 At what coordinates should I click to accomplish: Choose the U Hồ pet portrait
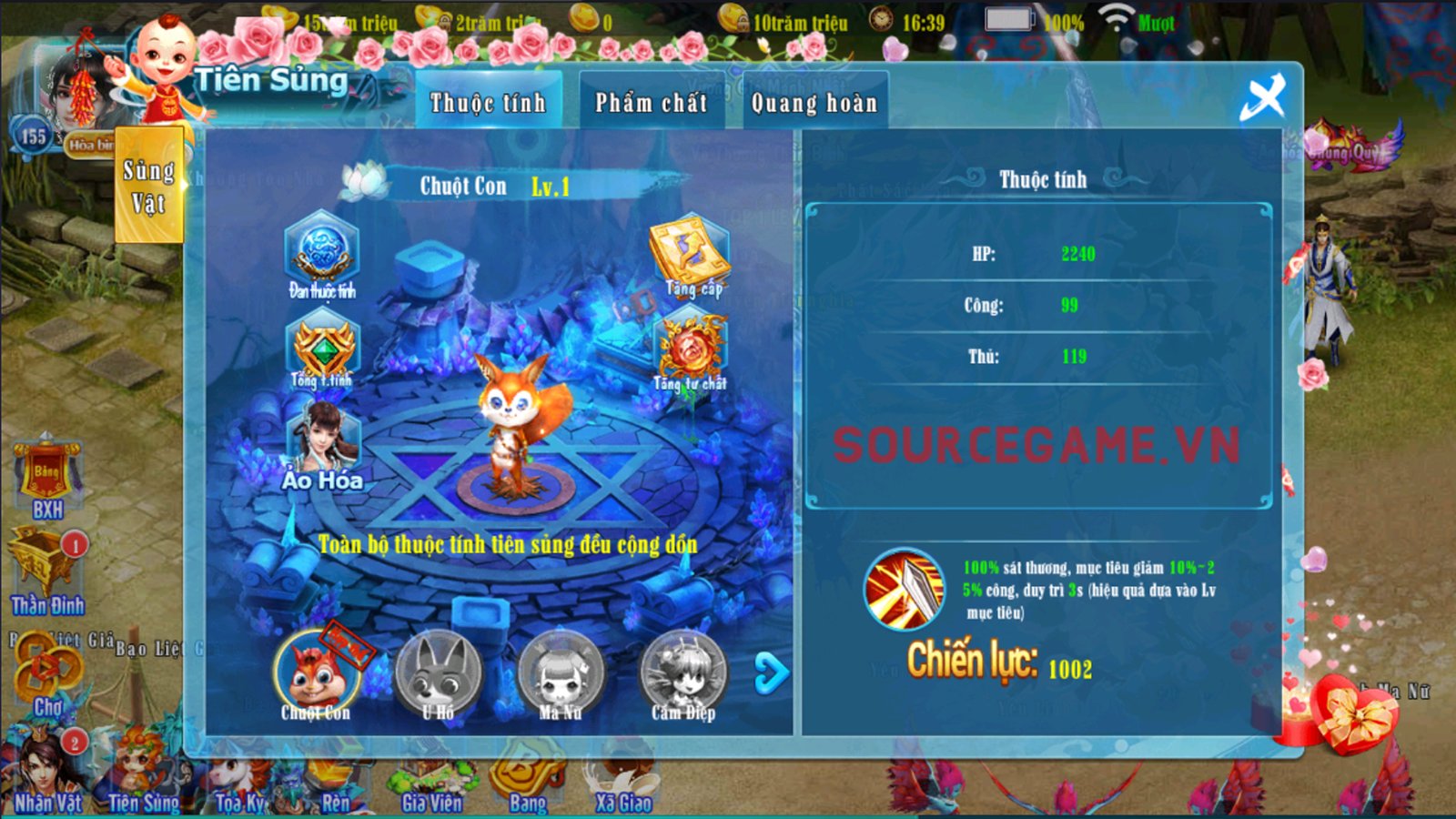(439, 675)
